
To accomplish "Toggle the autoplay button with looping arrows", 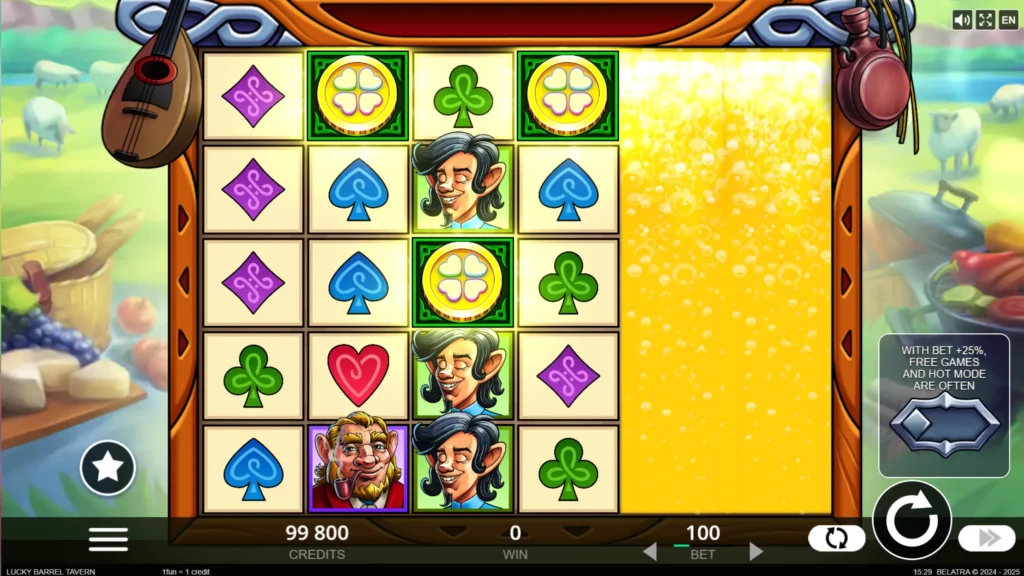I will 836,538.
